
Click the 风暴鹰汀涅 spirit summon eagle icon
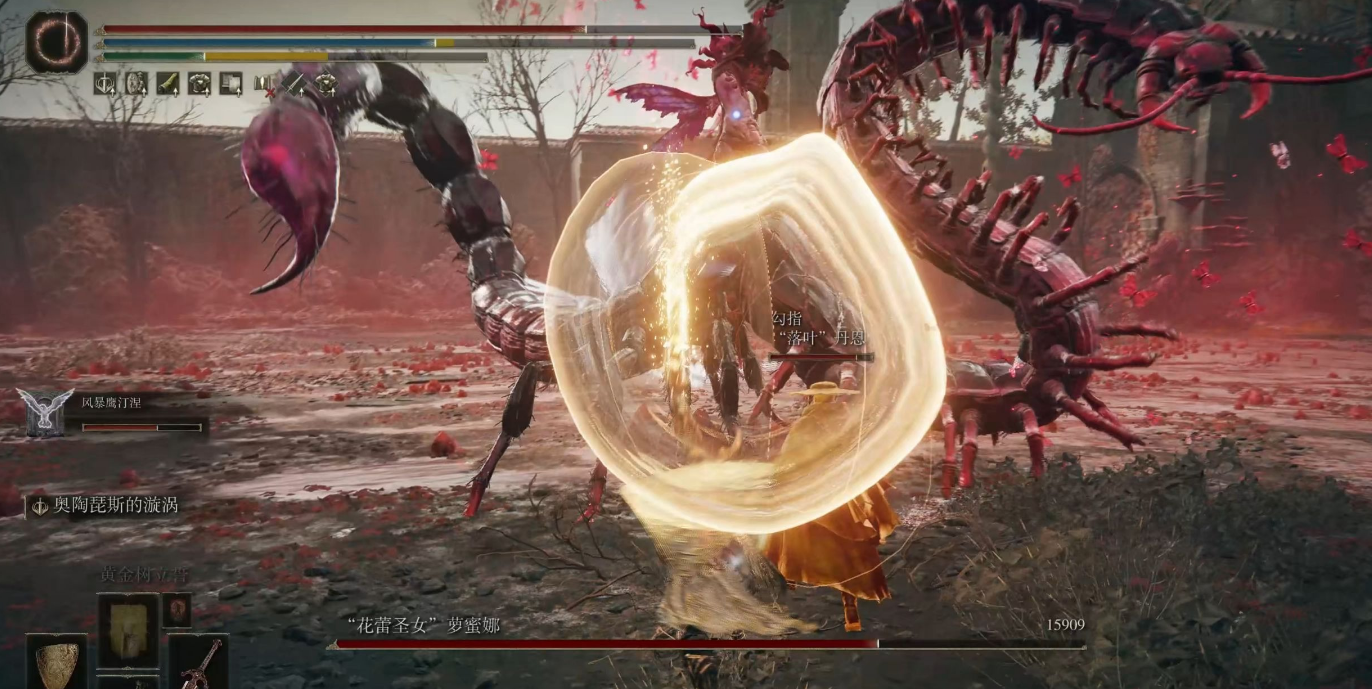(45, 412)
